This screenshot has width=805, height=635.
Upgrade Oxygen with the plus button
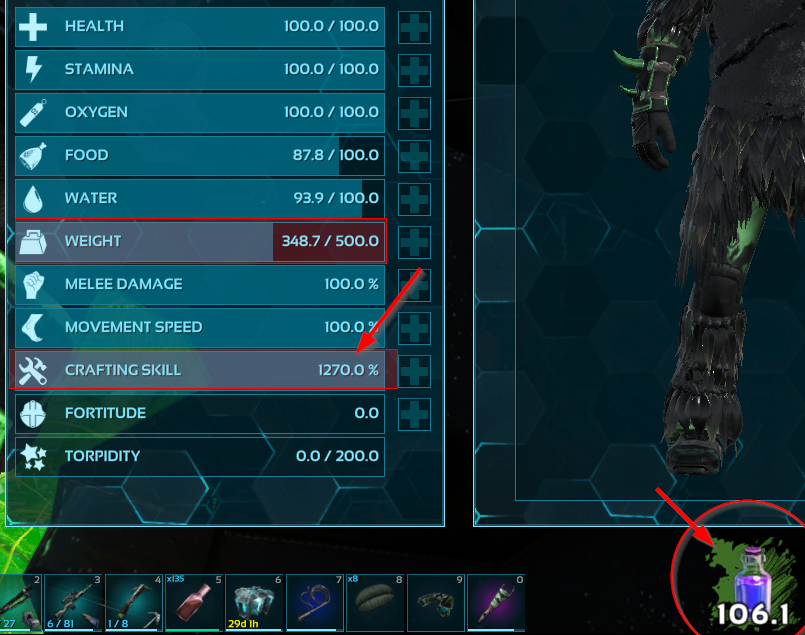[x=414, y=113]
